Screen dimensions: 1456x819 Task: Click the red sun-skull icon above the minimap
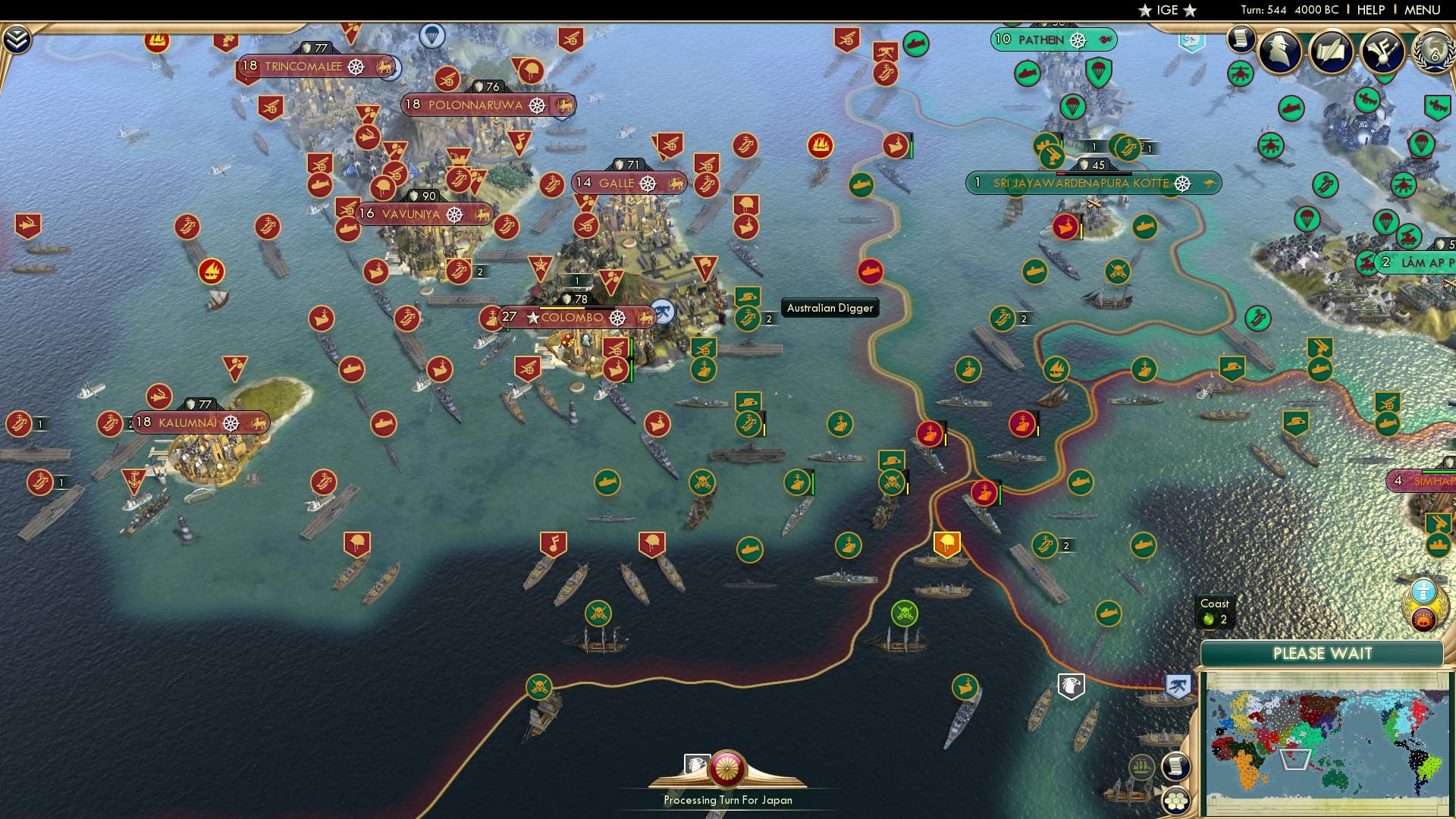coord(1424,620)
